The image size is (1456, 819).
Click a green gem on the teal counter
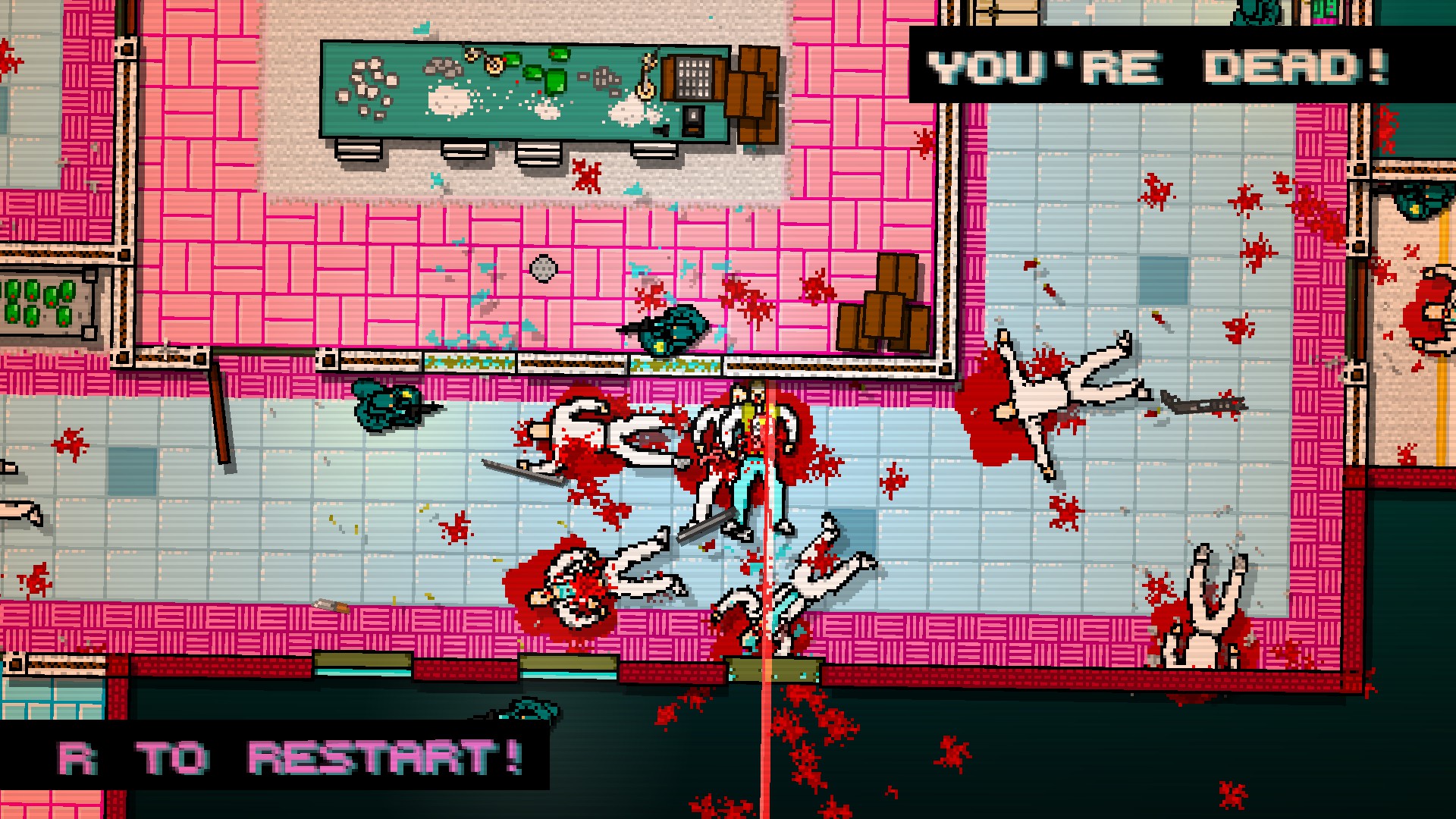click(x=557, y=82)
